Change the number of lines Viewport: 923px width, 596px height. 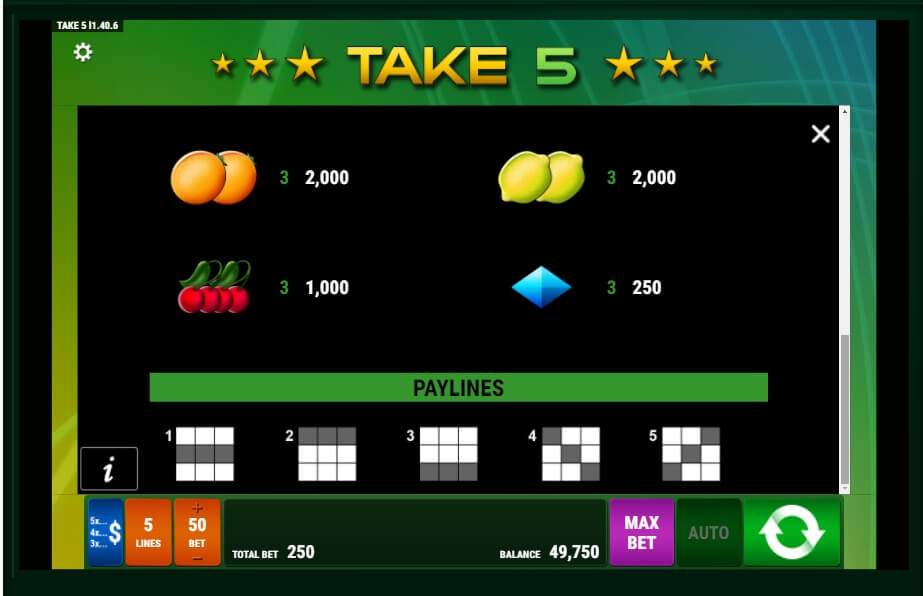(148, 532)
